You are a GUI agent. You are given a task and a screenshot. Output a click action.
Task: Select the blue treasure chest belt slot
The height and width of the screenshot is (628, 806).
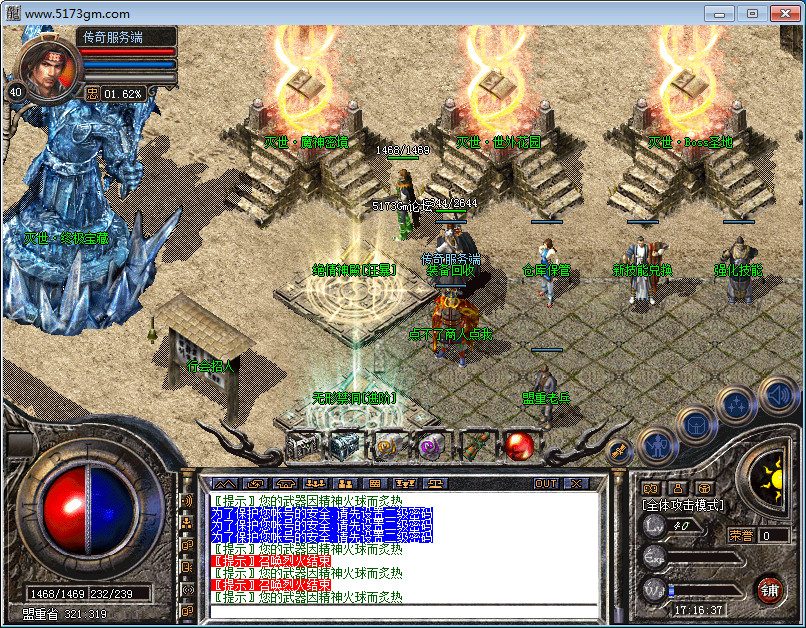tap(346, 445)
